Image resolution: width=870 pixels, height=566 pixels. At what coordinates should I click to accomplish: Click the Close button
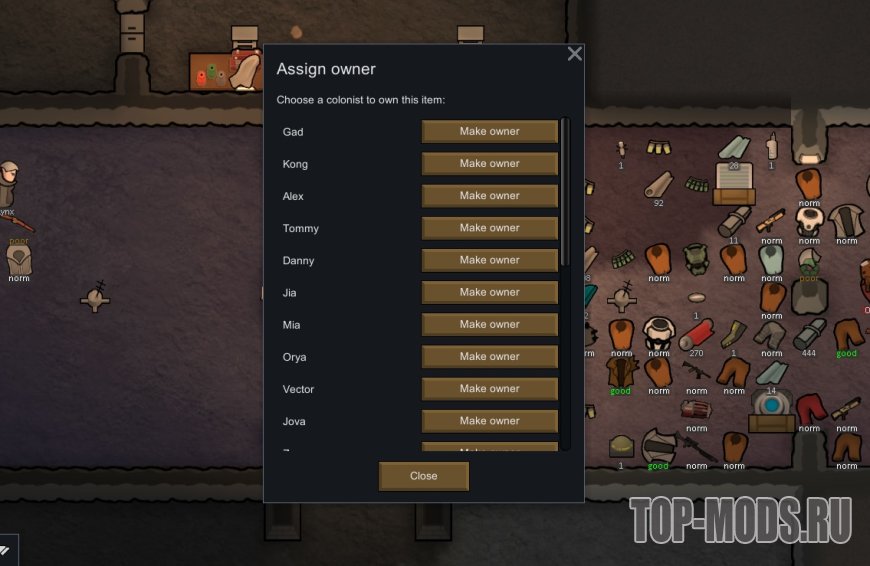coord(423,476)
